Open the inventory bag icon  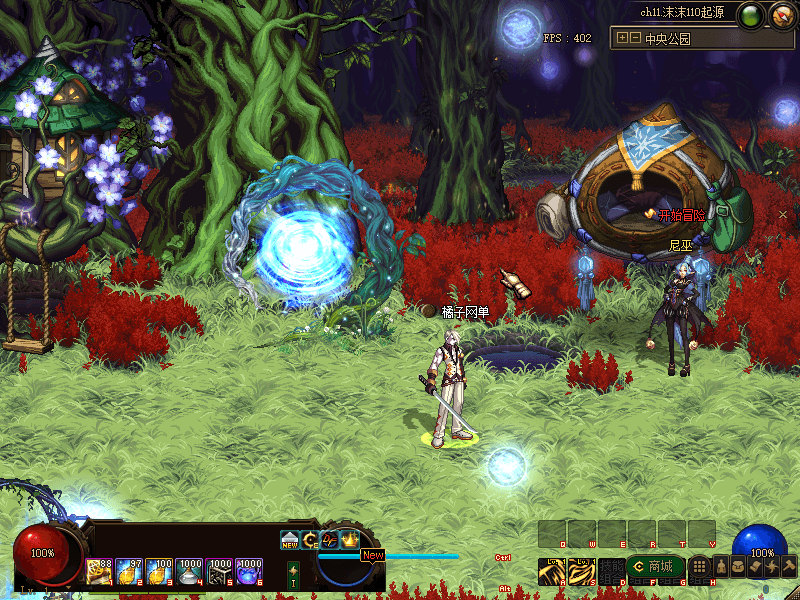point(738,567)
